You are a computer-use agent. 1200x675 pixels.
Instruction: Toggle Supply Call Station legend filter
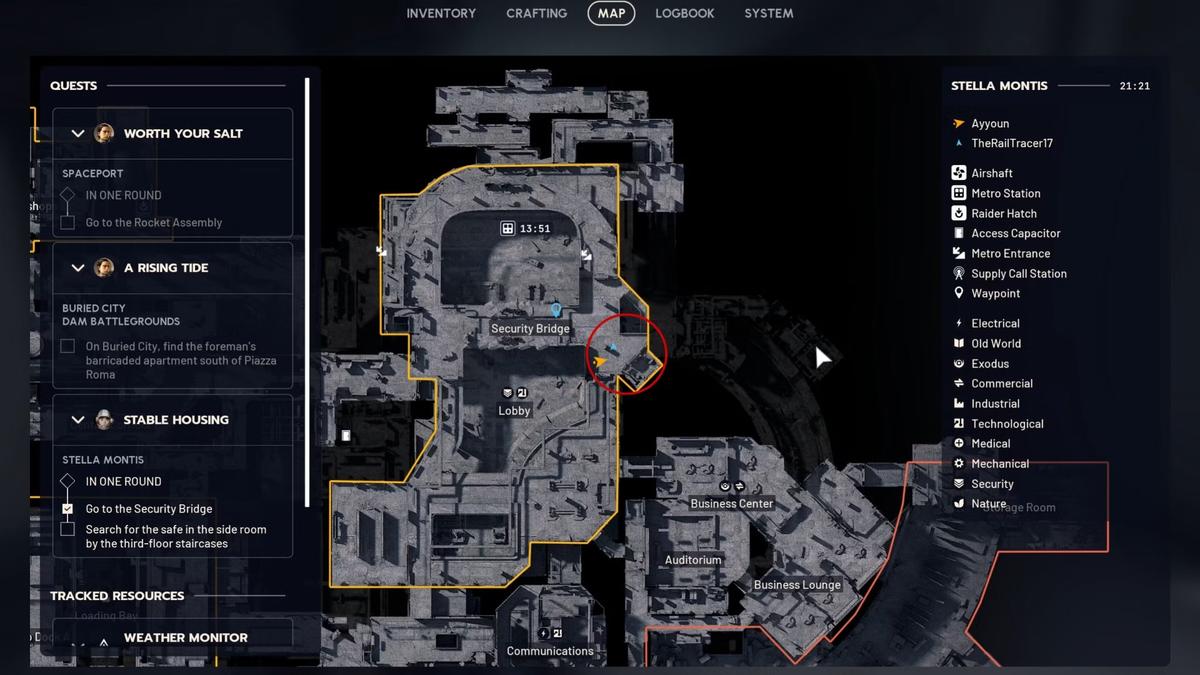click(1018, 273)
